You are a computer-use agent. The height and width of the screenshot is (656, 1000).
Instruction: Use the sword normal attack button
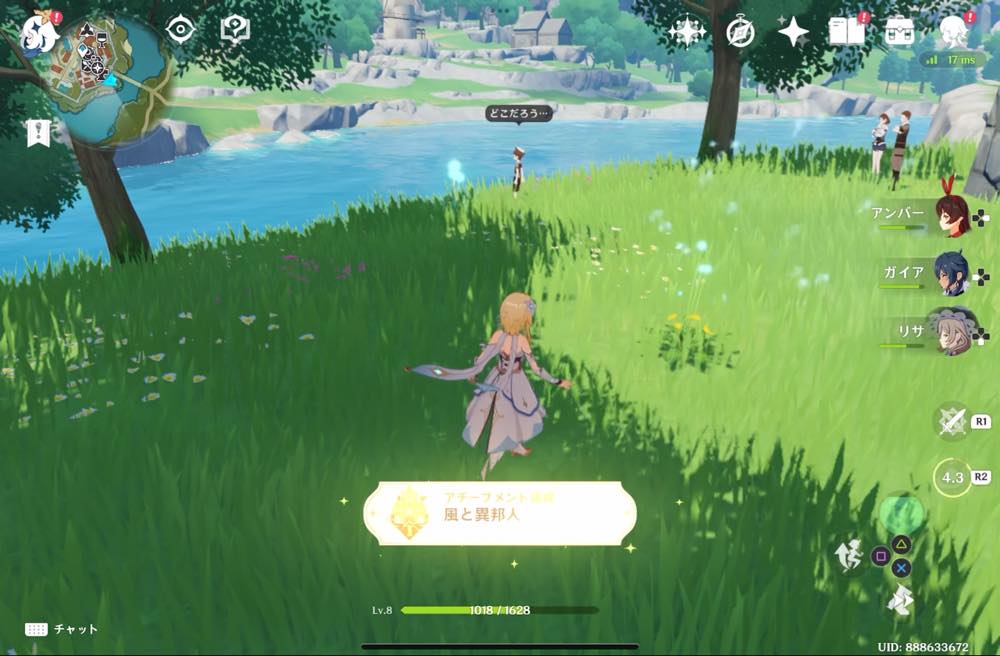tap(951, 422)
